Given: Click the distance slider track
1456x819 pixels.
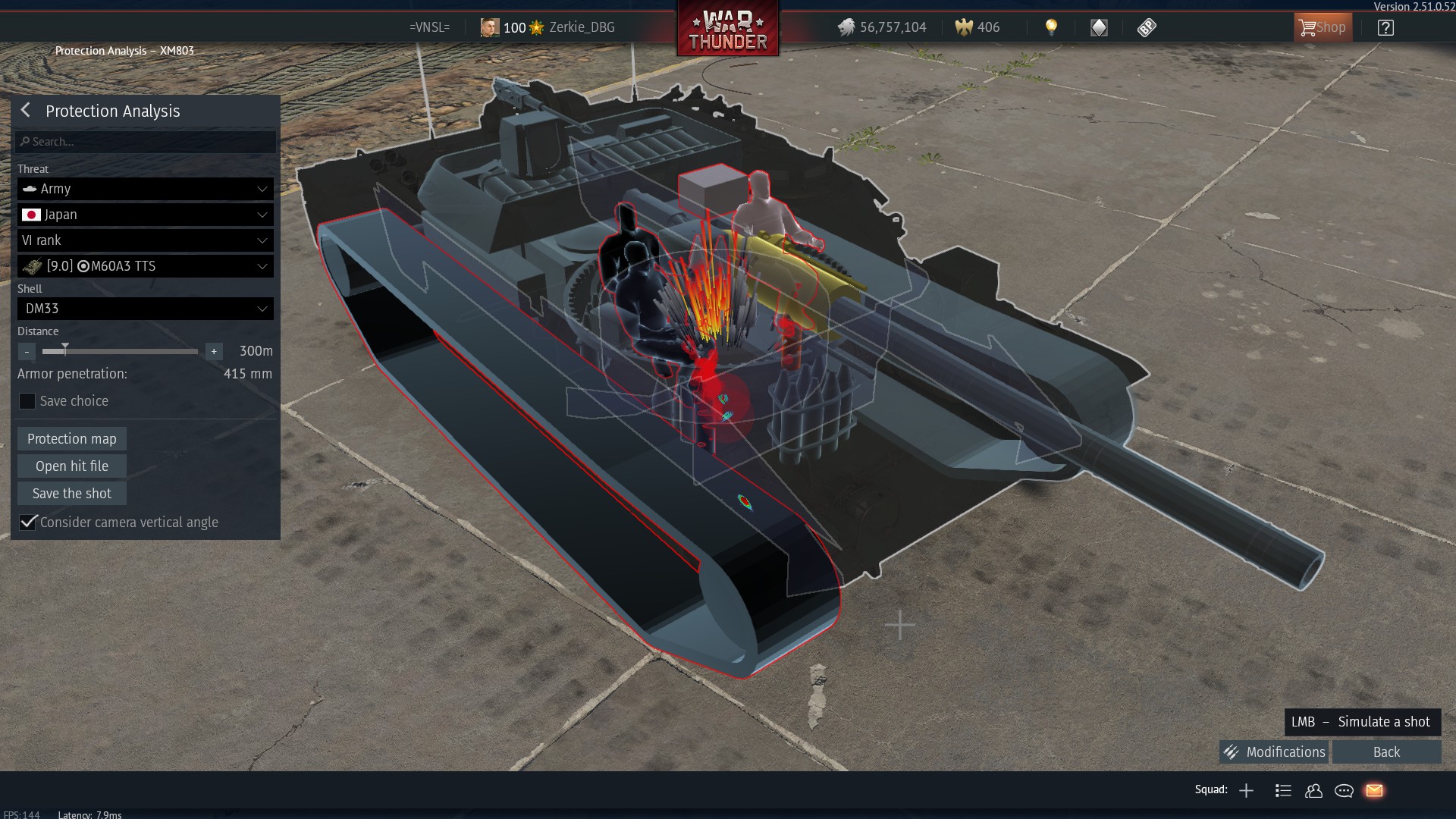Looking at the screenshot, I should (136, 351).
